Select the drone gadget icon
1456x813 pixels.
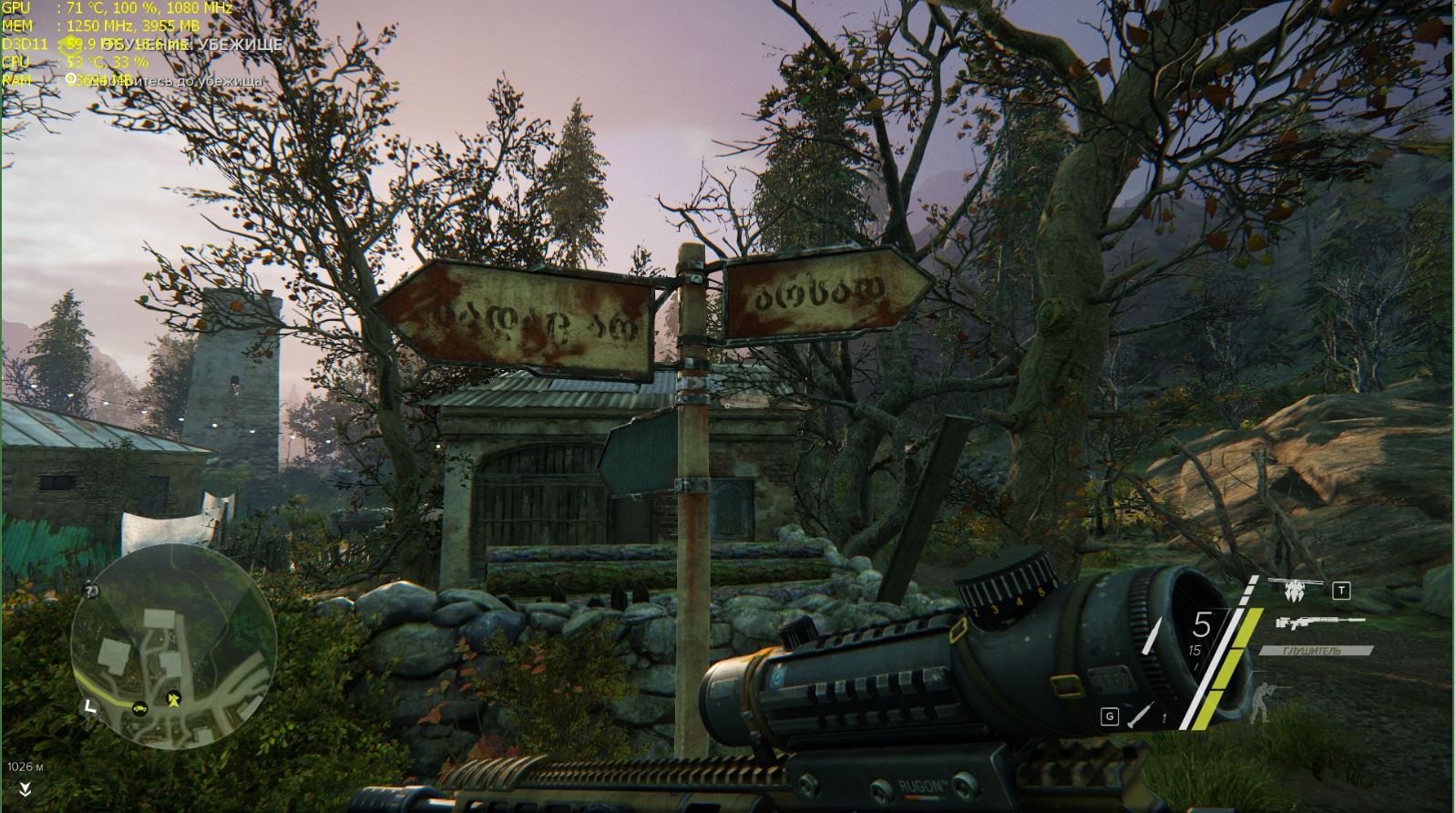[1294, 591]
